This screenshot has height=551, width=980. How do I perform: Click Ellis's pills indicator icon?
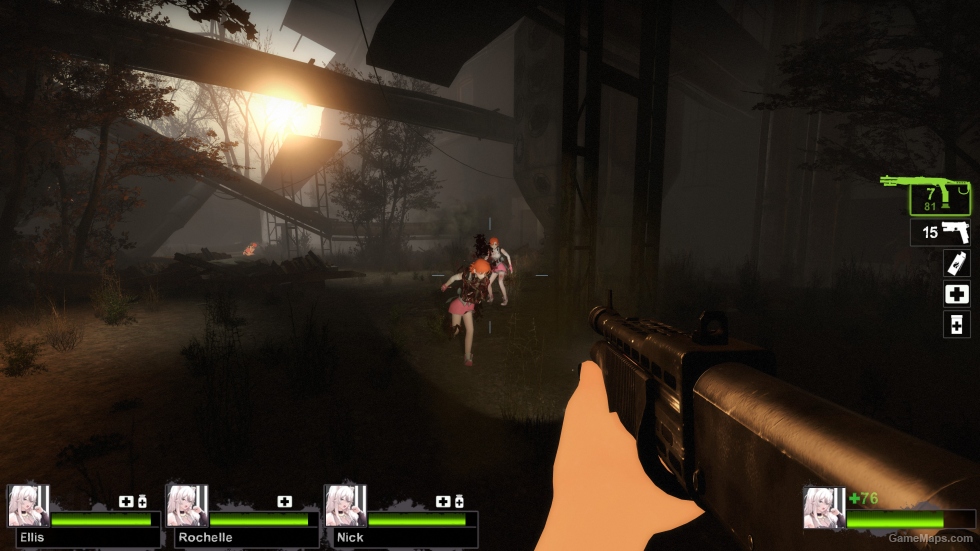point(142,501)
